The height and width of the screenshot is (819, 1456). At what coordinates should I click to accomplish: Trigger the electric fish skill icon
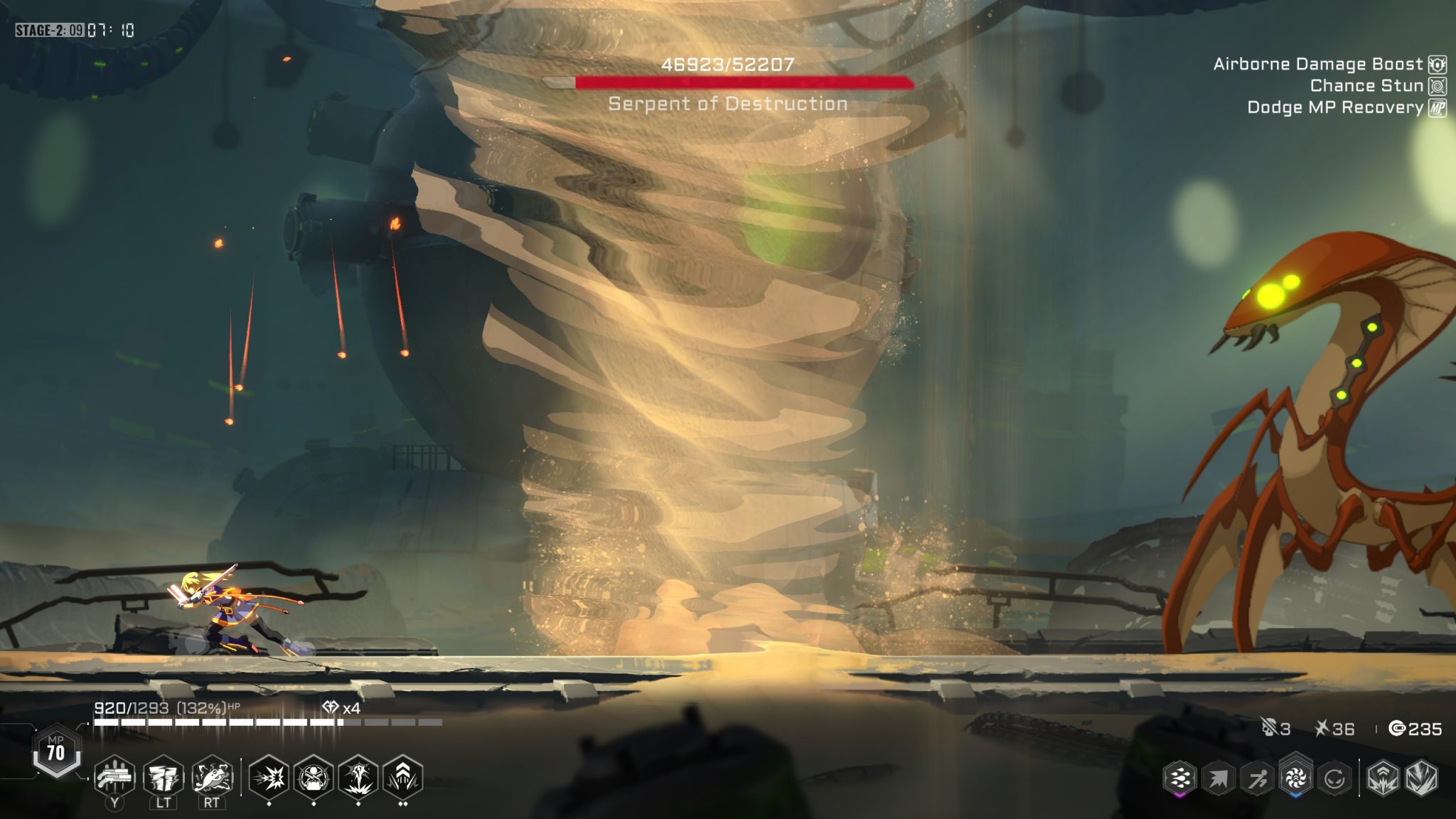coord(212,777)
